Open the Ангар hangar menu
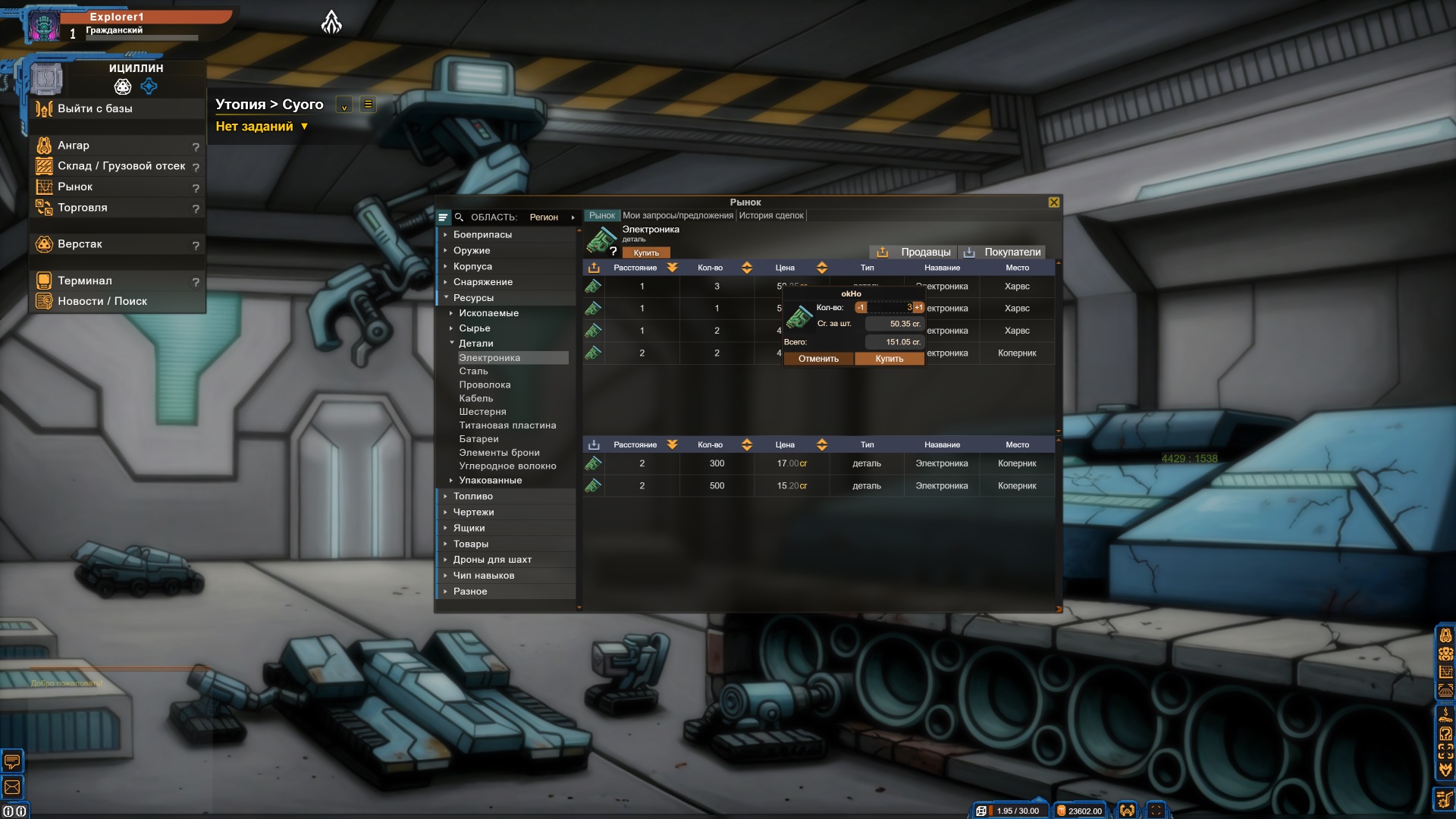 coord(74,146)
